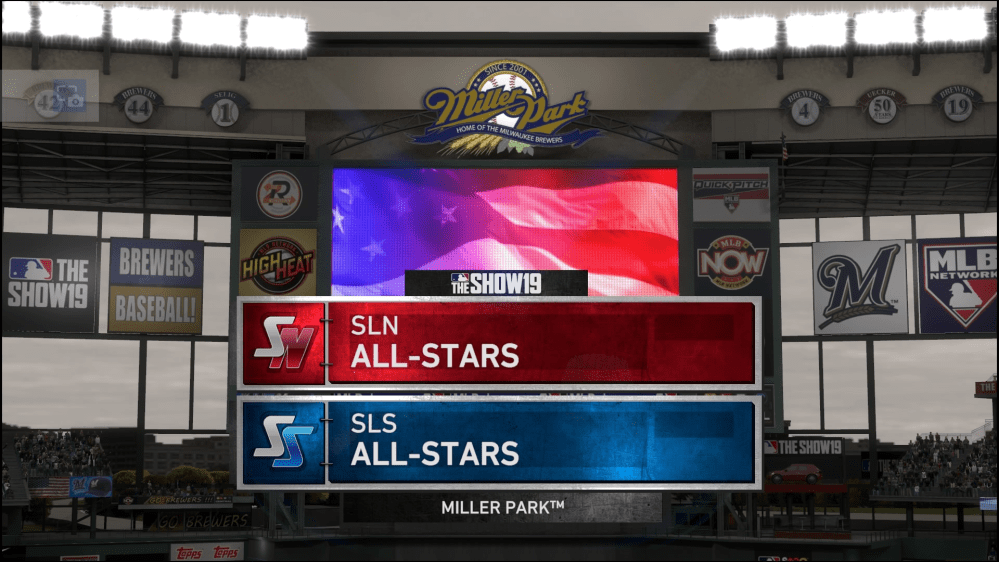Select the SLS All-Stars team banner
This screenshot has height=562, width=999.
click(498, 442)
